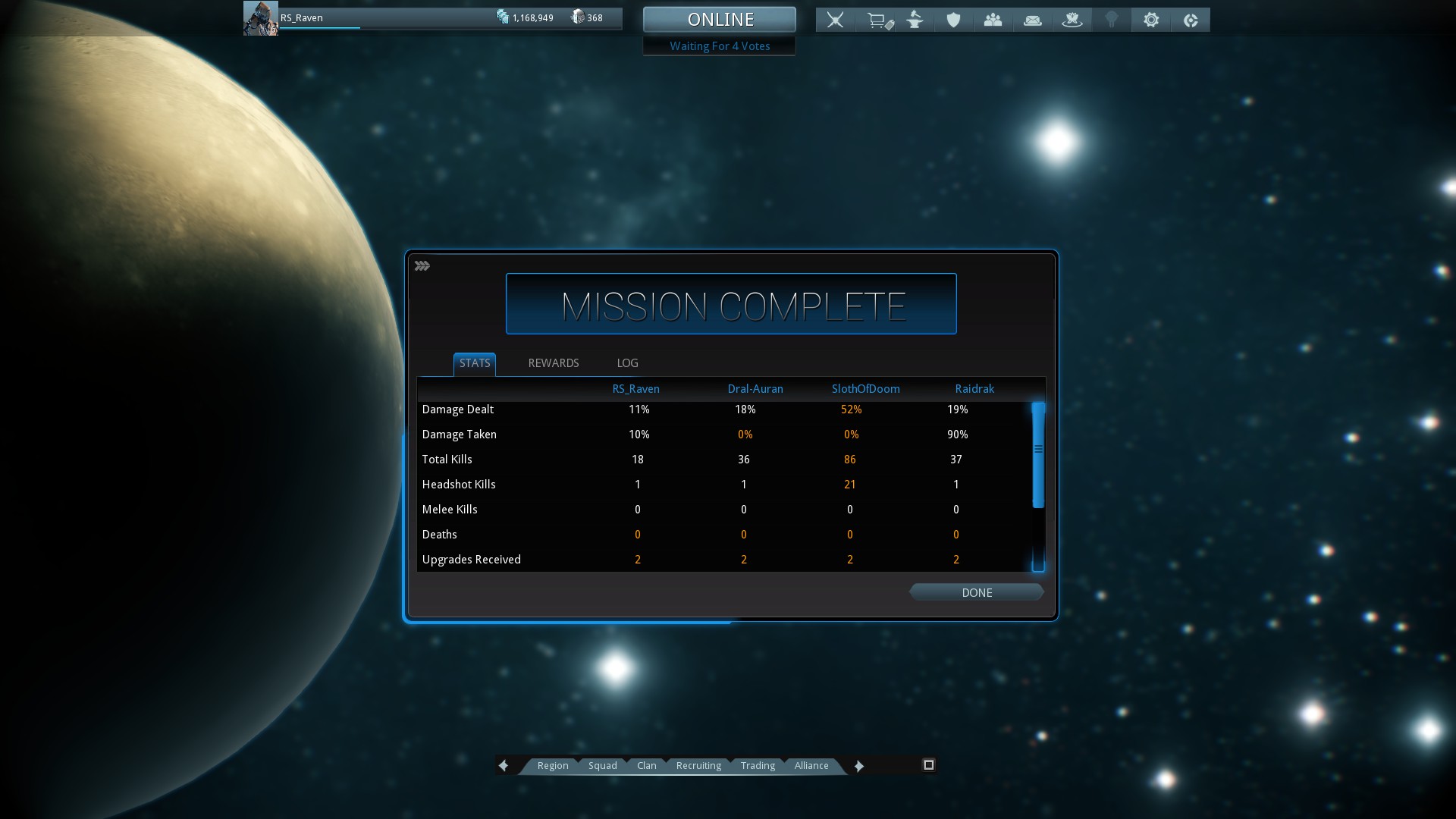This screenshot has height=819, width=1456.
Task: Click the RS_Raven player avatar
Action: [x=260, y=18]
